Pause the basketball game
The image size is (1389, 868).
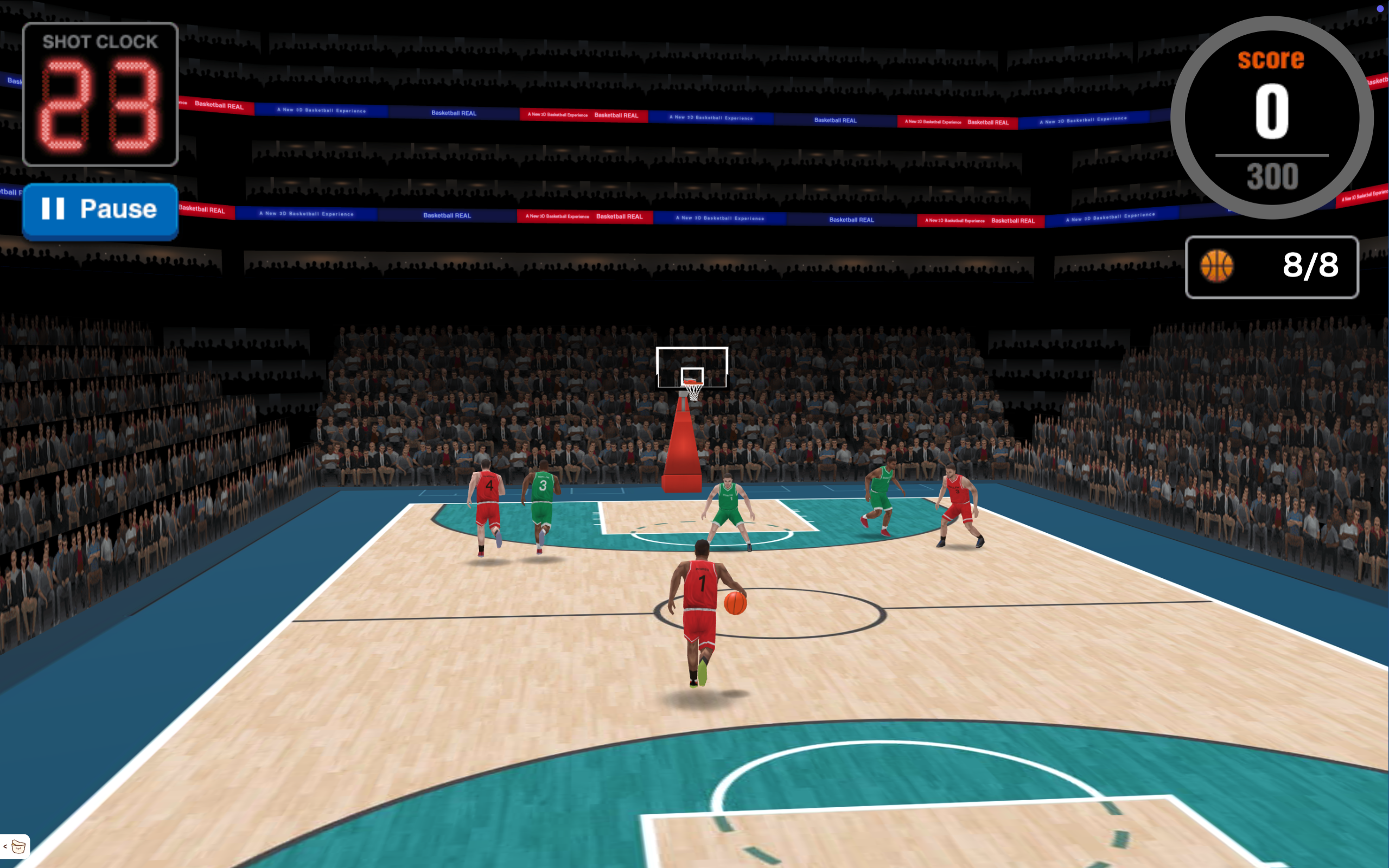pos(100,209)
